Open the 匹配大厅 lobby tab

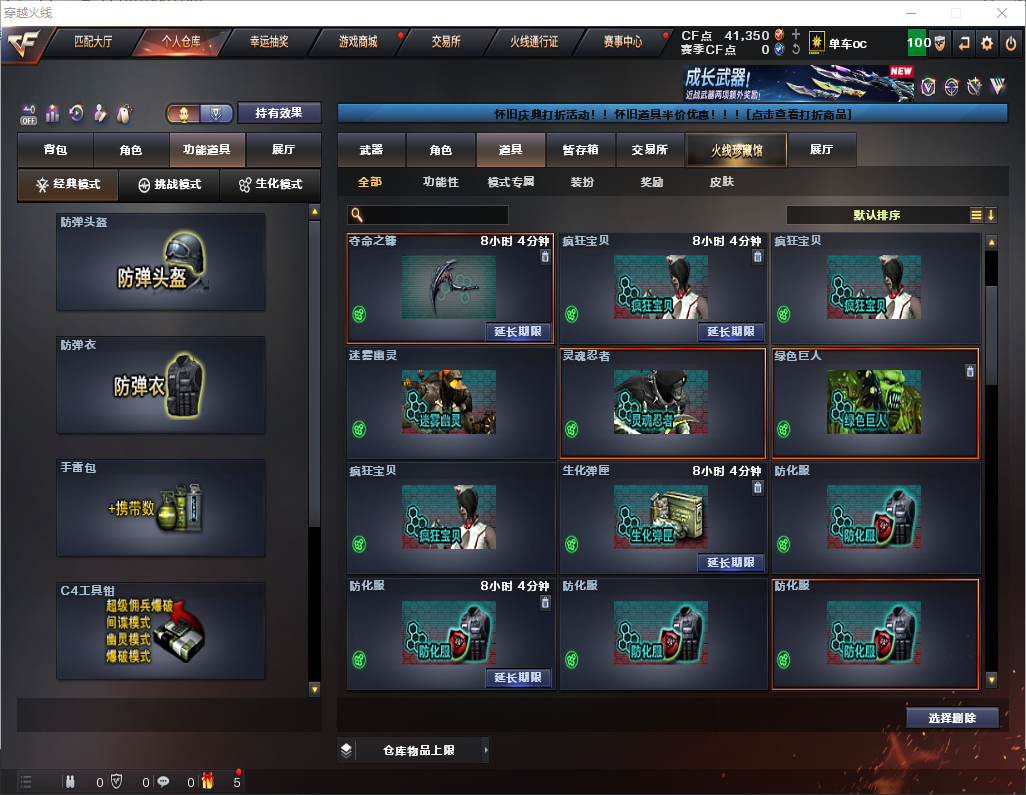(93, 42)
